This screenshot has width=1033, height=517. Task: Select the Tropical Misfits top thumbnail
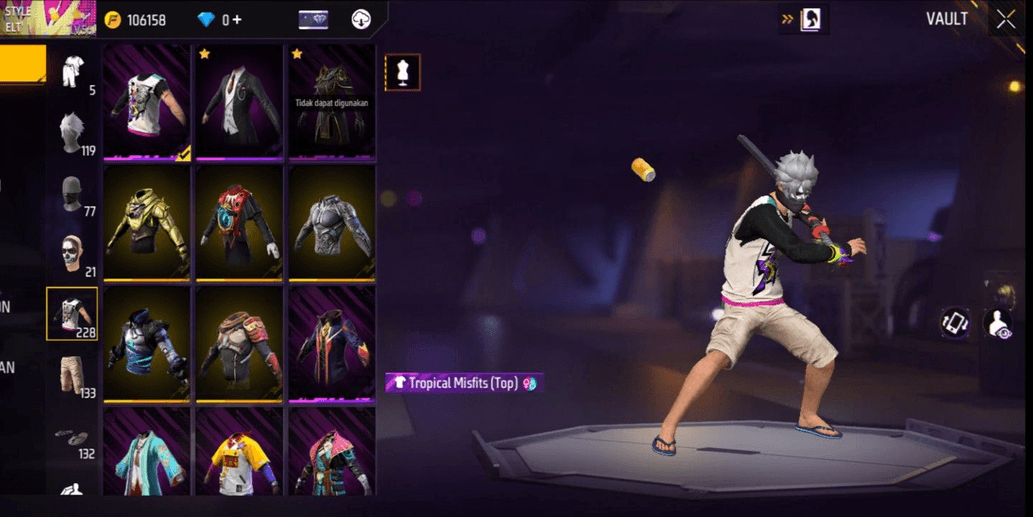[x=147, y=100]
